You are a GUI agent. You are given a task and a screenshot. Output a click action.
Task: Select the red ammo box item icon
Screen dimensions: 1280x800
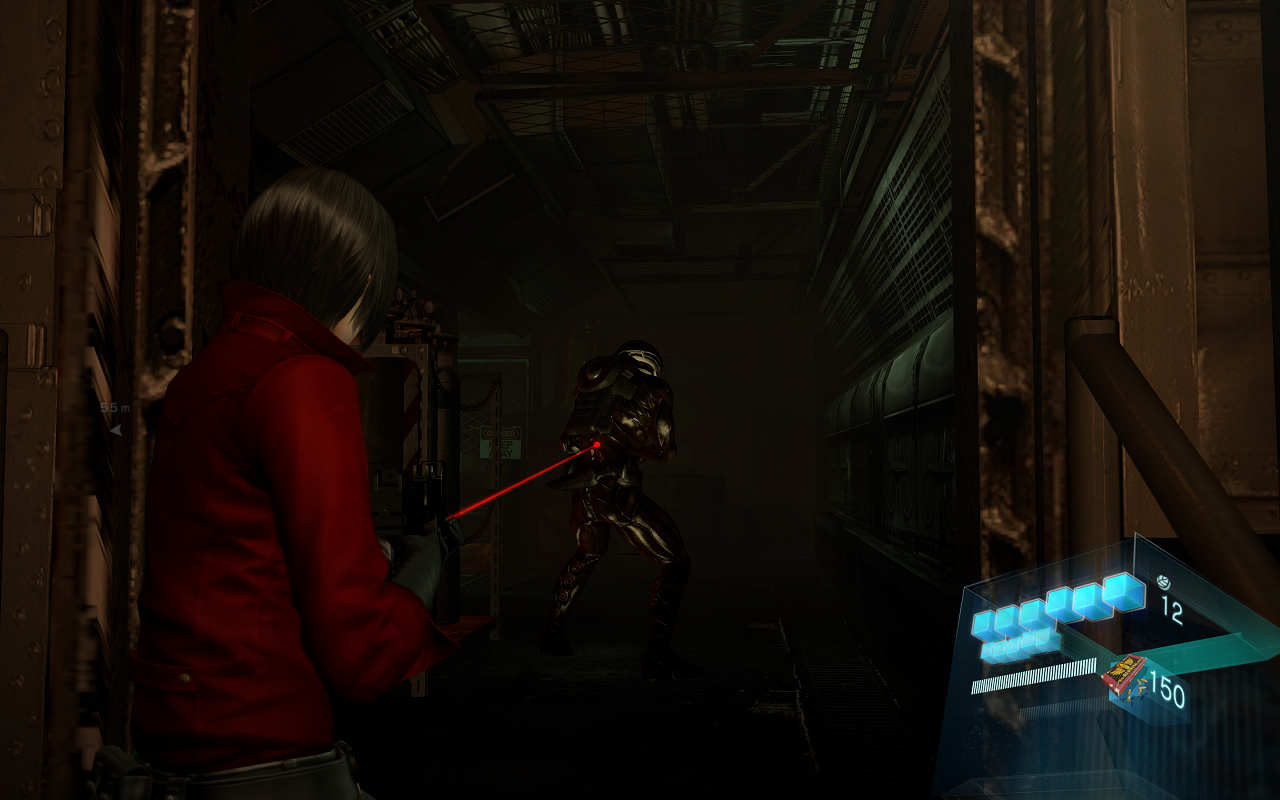(x=1123, y=675)
